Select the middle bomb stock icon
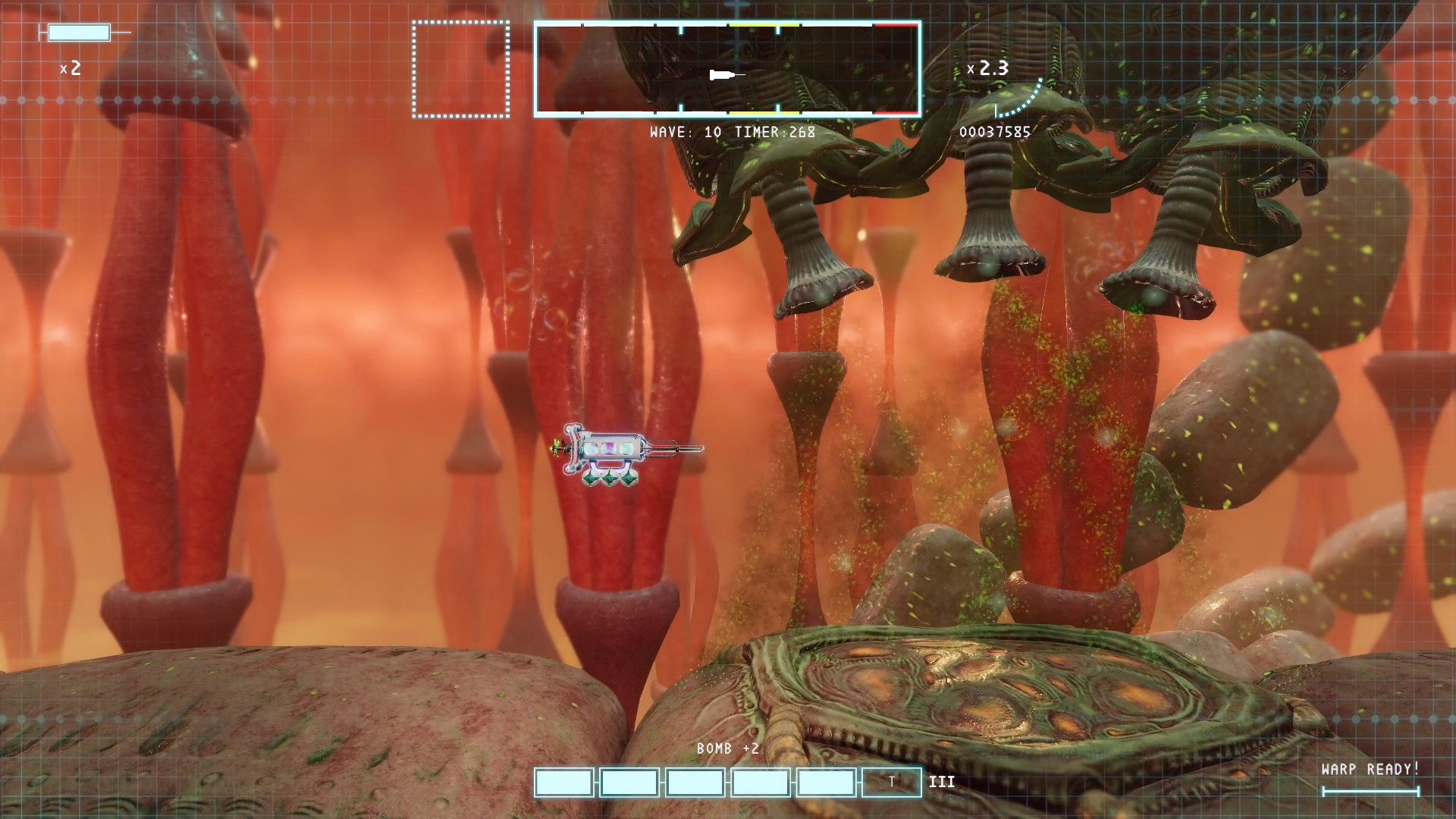The image size is (1456, 819). (x=695, y=783)
